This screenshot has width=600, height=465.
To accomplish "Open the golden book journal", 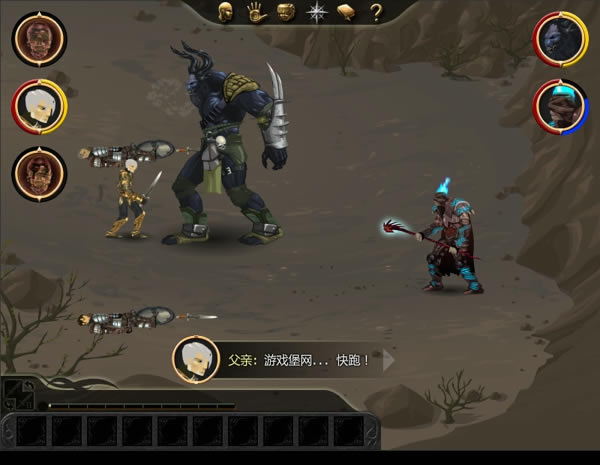I will coord(346,13).
